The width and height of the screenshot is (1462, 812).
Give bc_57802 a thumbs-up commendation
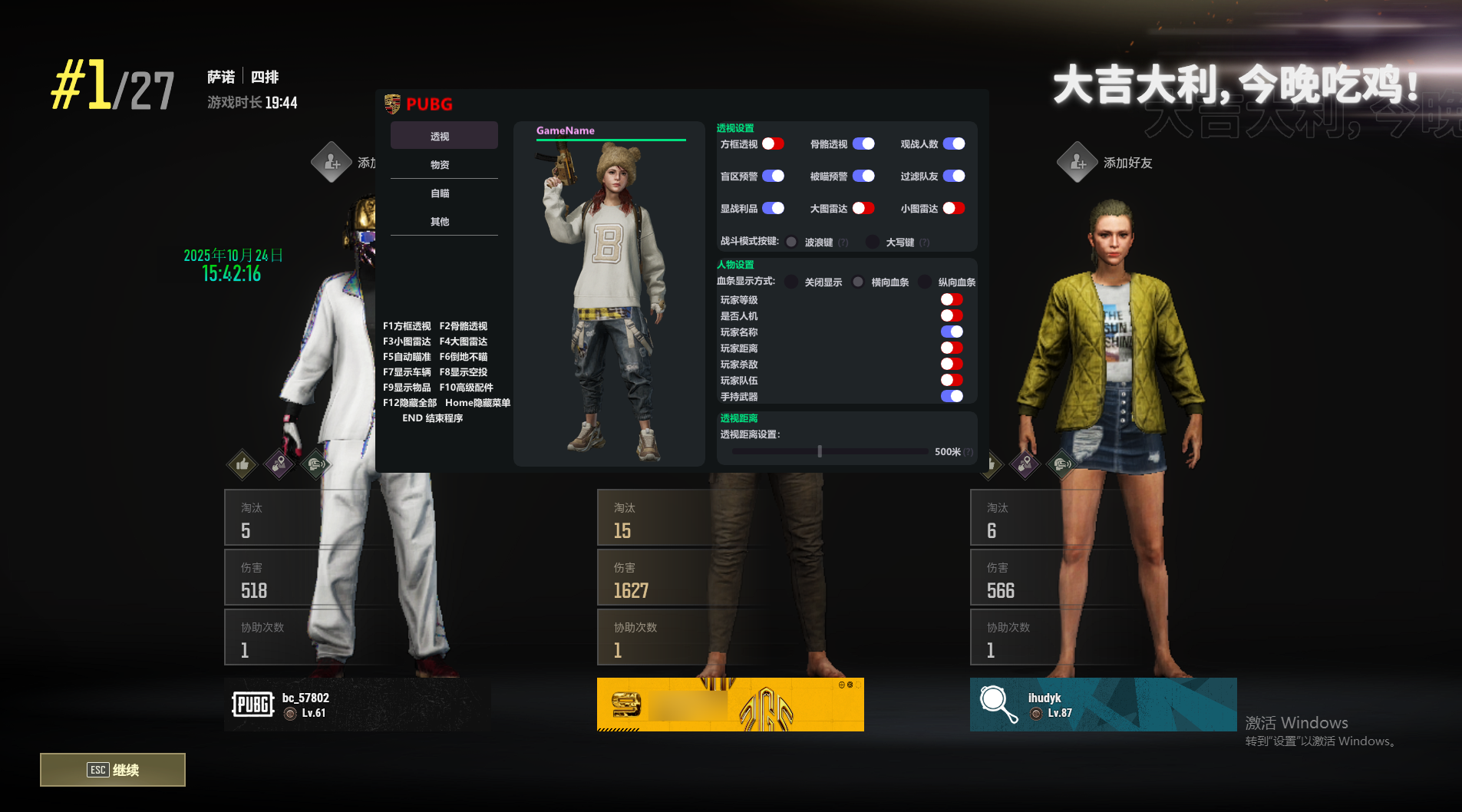(x=243, y=464)
